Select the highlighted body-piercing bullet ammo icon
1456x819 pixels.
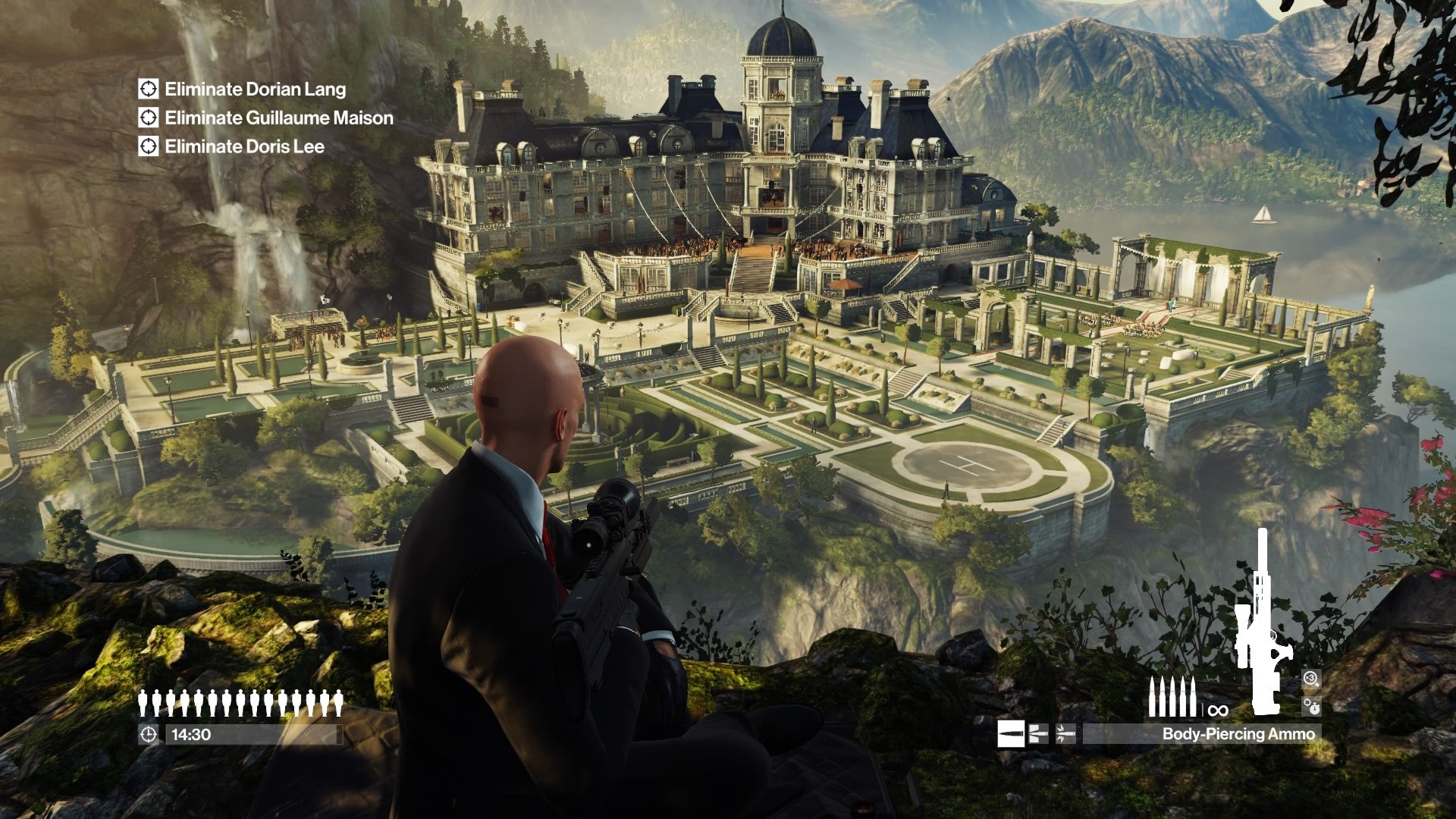tap(1010, 733)
